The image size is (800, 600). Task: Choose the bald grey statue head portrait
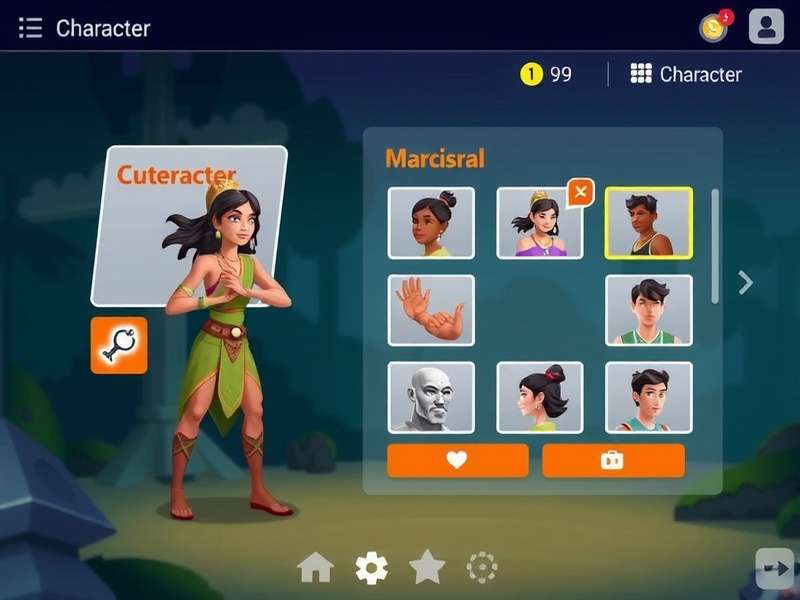[x=431, y=397]
